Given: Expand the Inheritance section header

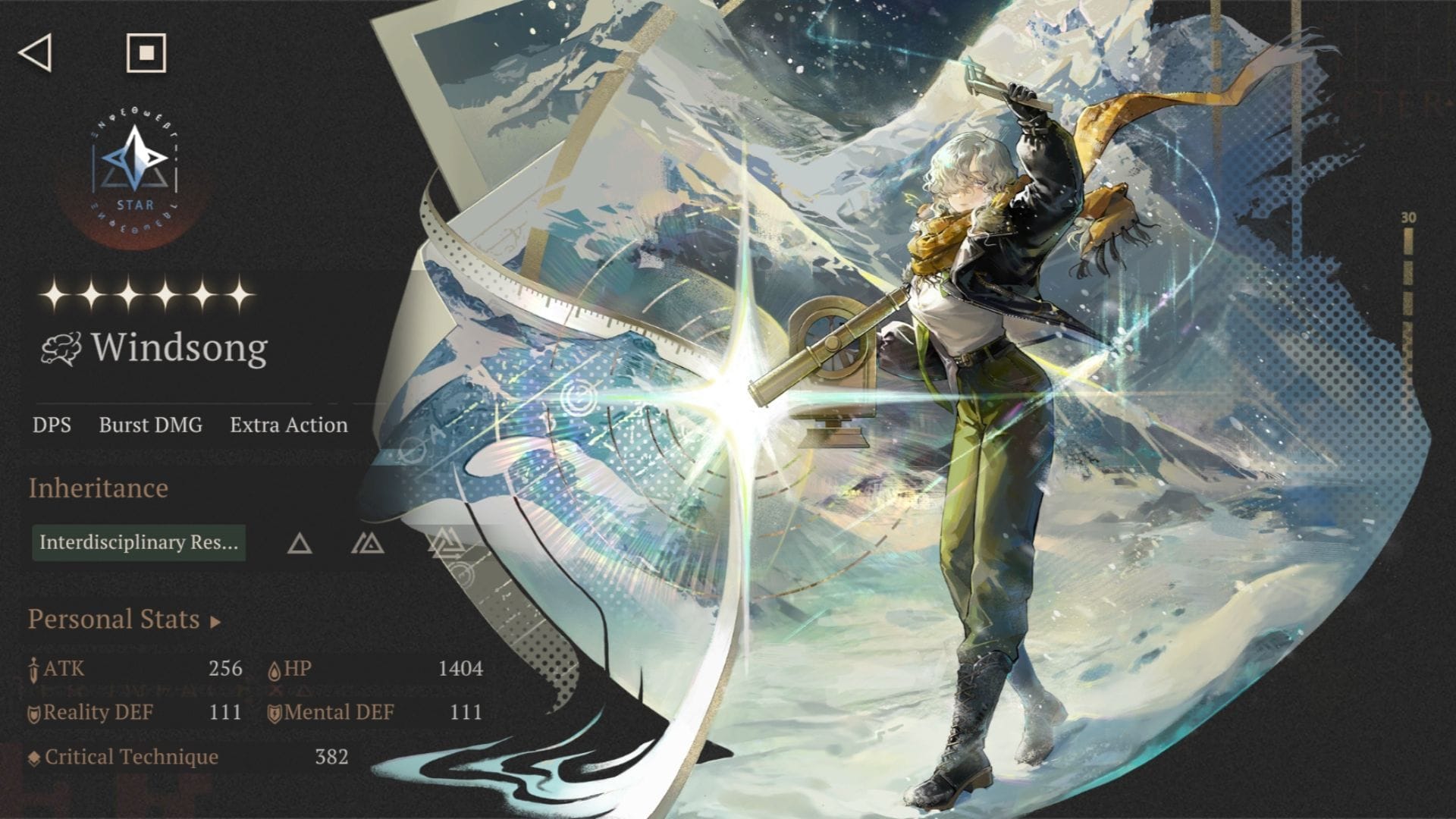Looking at the screenshot, I should click(97, 489).
